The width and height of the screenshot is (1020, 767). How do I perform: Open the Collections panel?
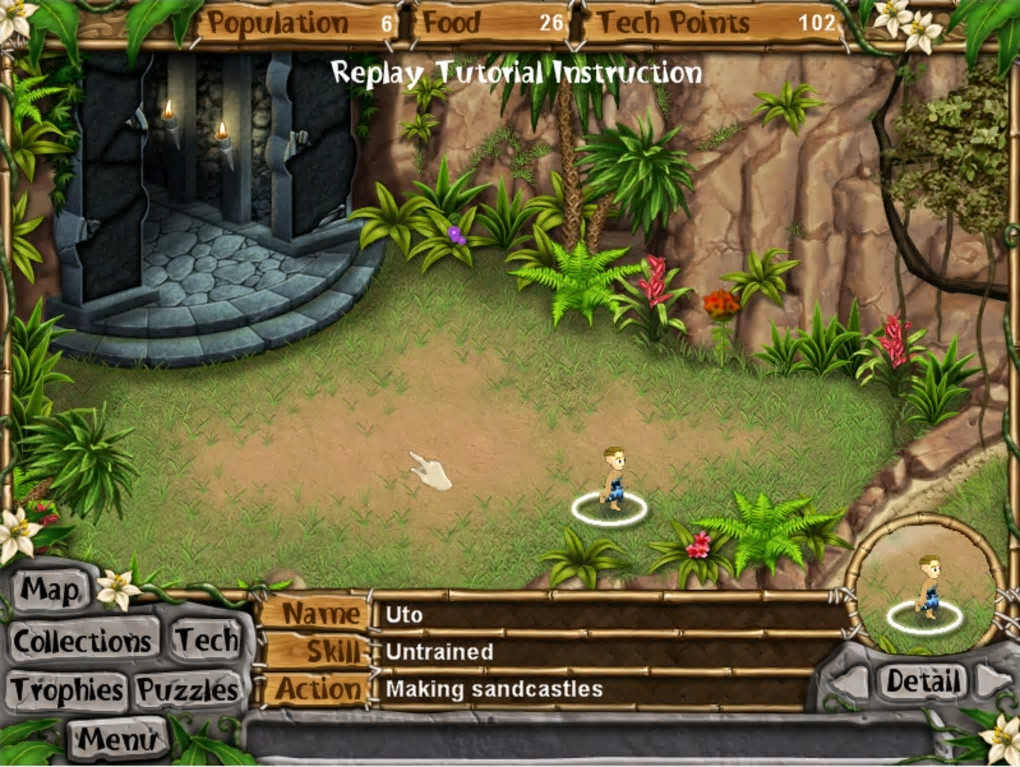(x=83, y=641)
